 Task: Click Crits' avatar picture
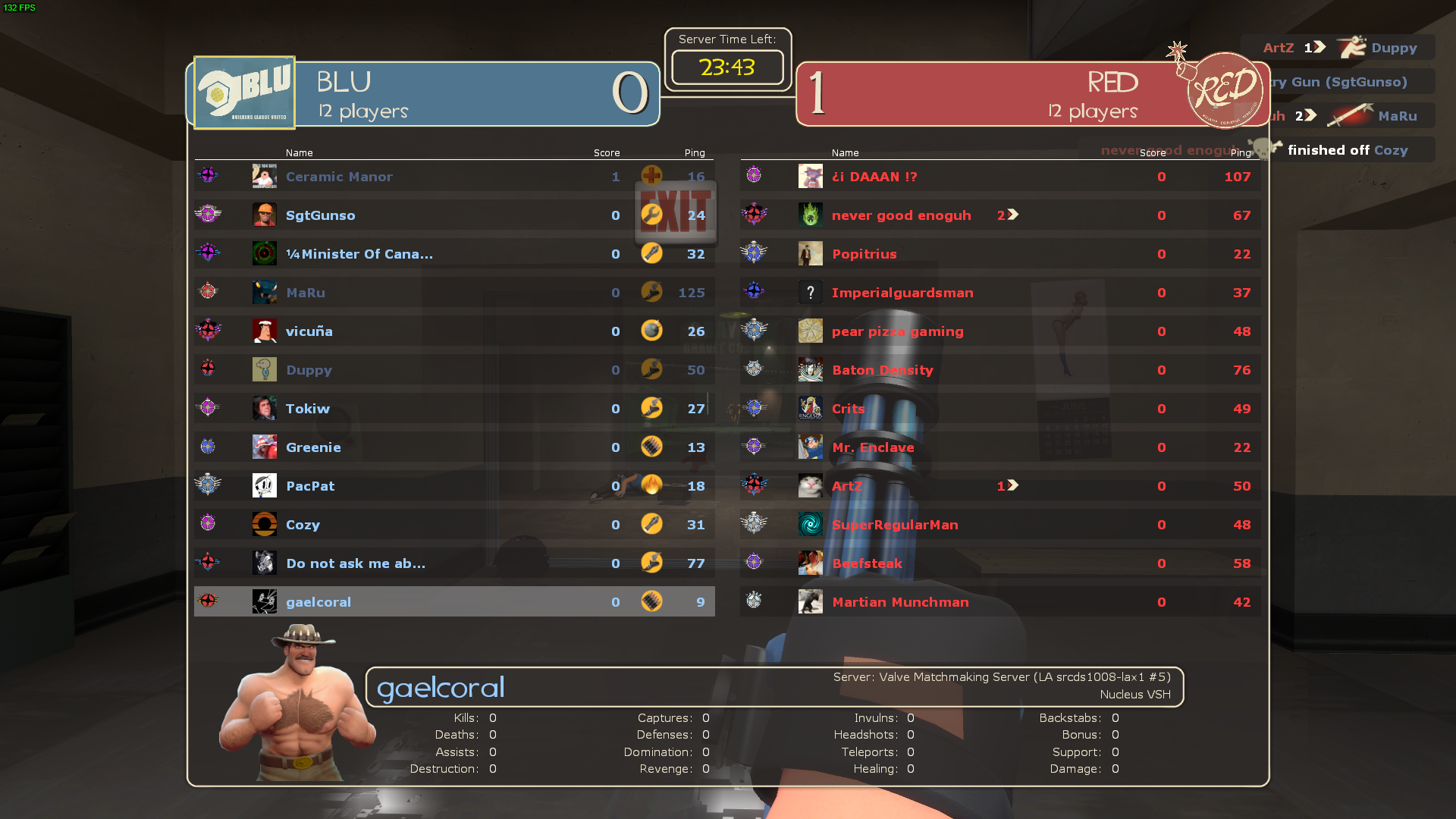tap(810, 408)
